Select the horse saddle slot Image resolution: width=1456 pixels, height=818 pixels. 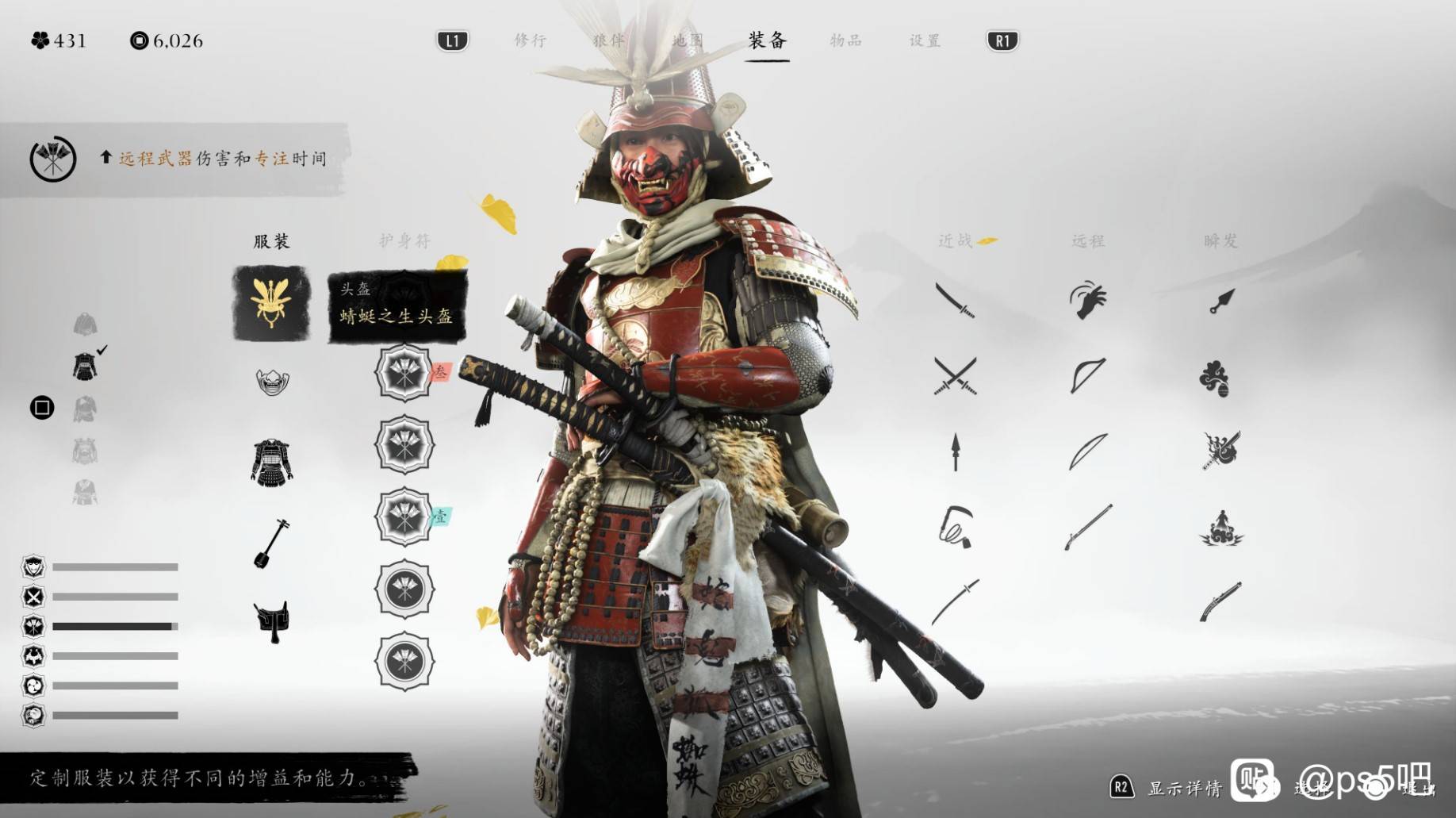(271, 621)
